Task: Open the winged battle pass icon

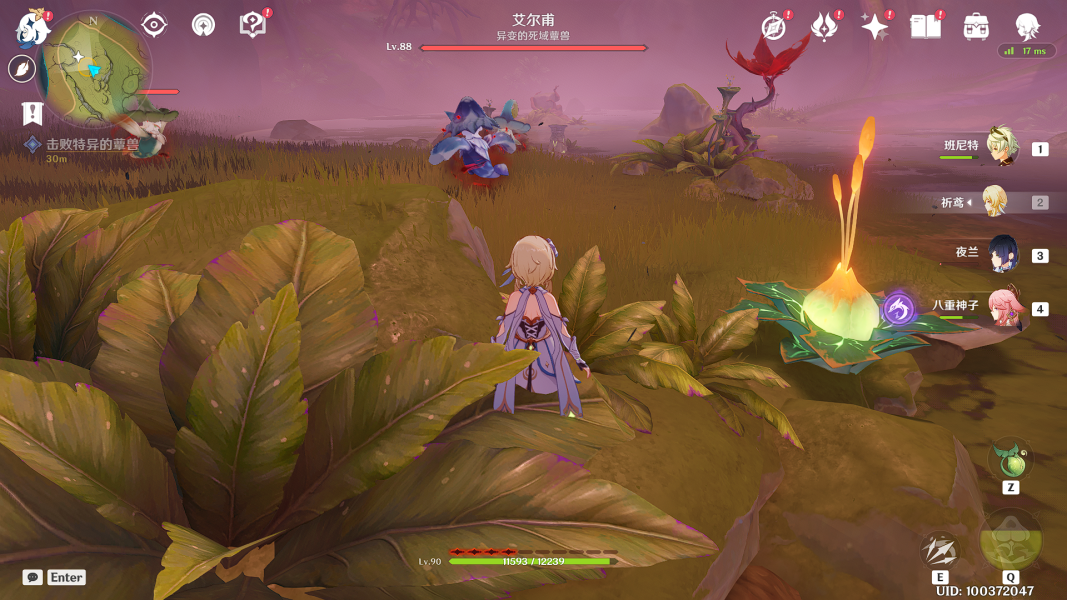Action: (x=824, y=27)
